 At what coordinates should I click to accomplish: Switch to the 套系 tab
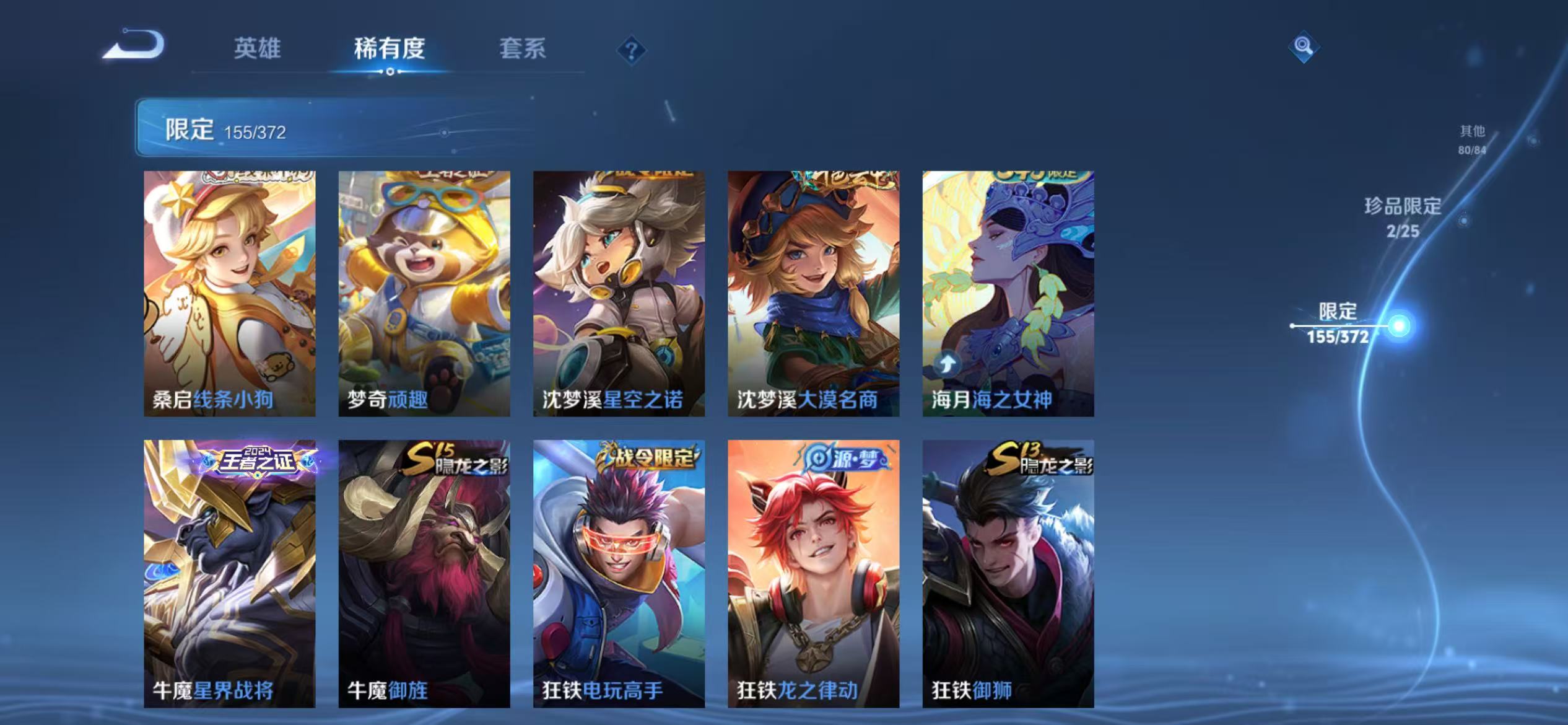523,50
